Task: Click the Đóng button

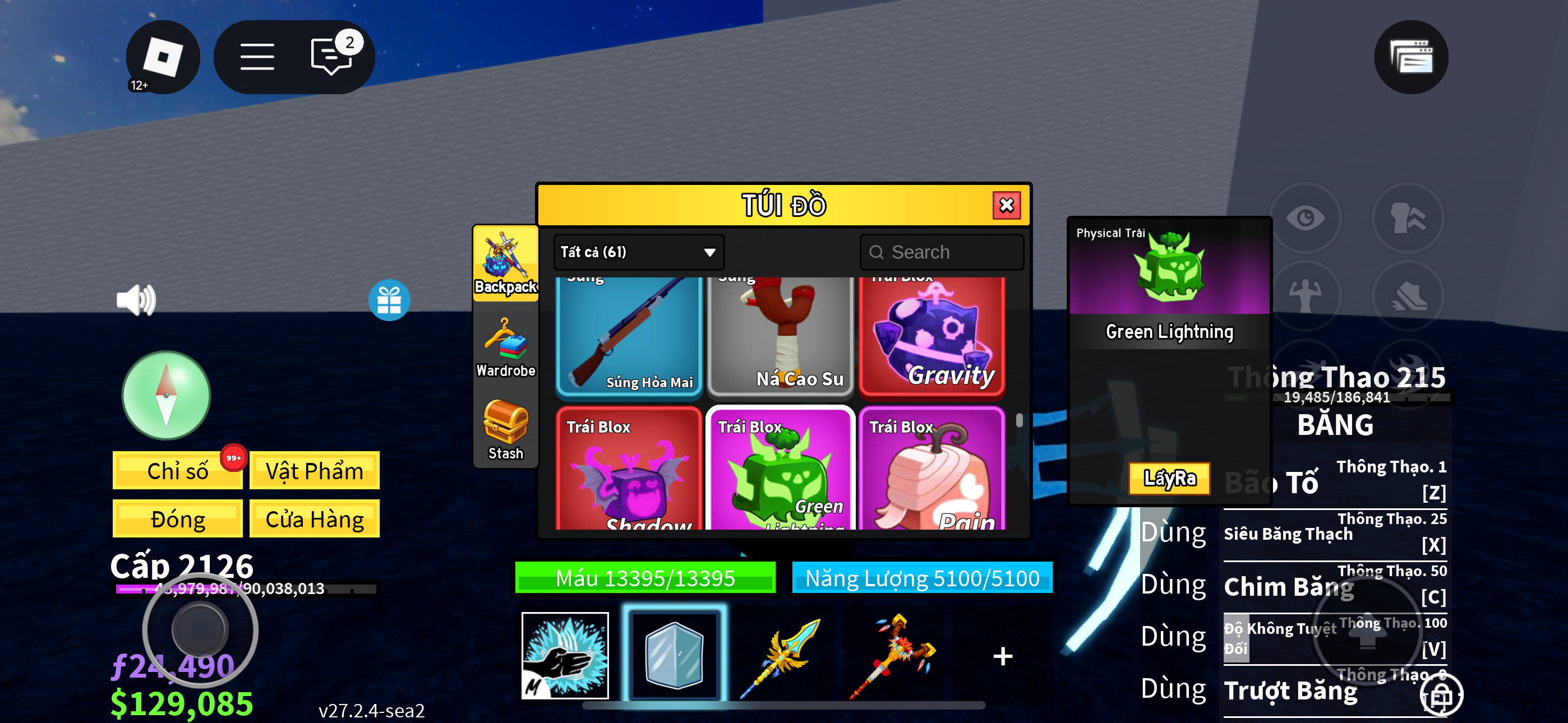Action: [177, 519]
